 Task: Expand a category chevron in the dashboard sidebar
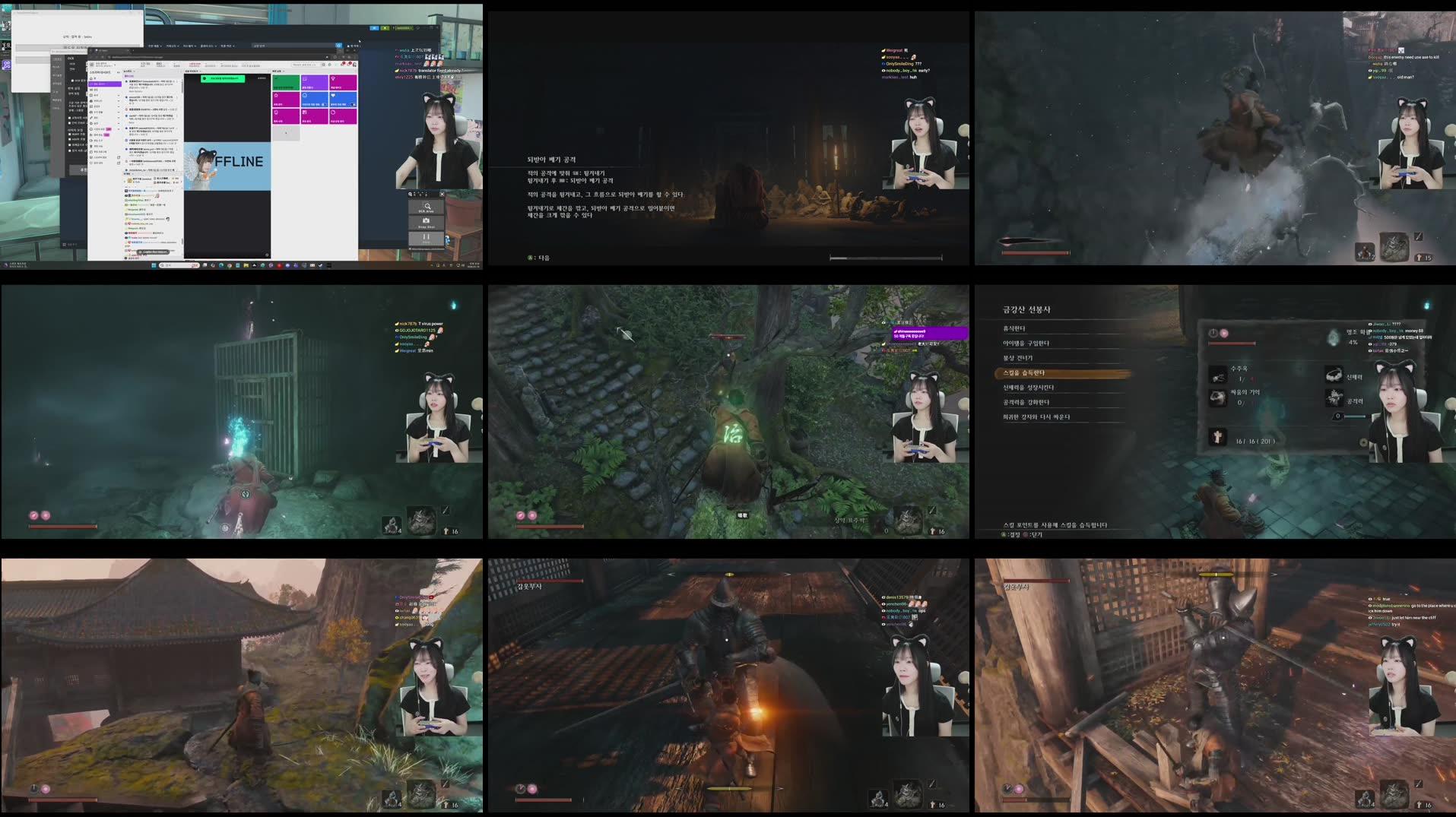click(119, 95)
